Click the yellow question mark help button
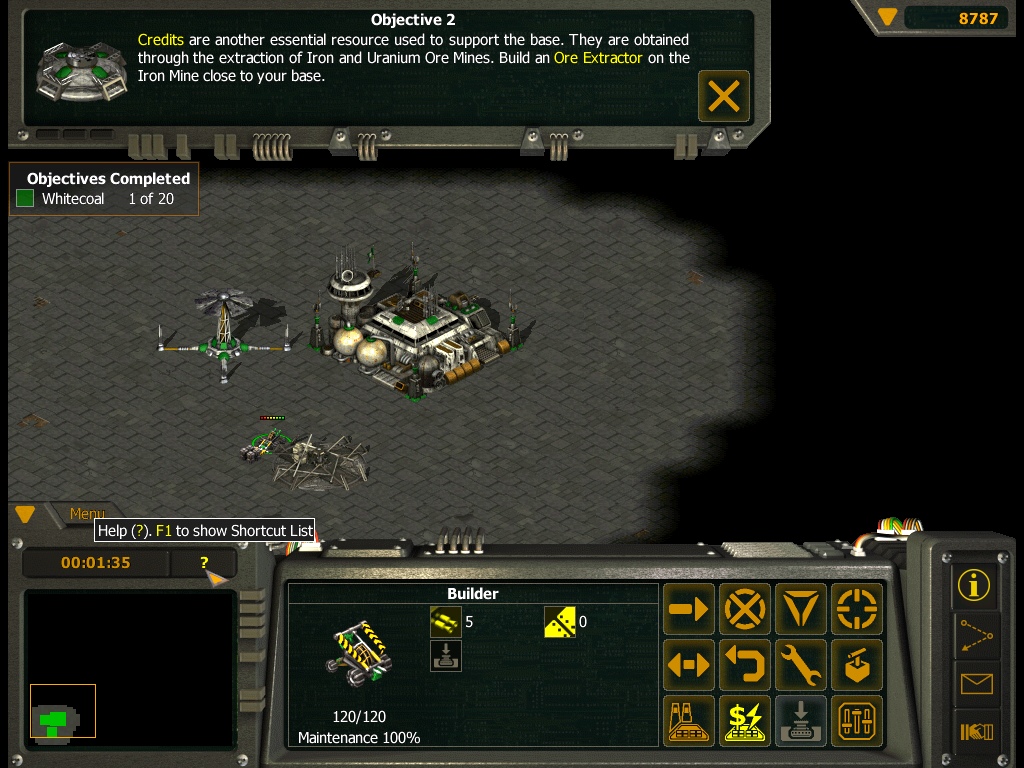1024x768 pixels. tap(204, 563)
